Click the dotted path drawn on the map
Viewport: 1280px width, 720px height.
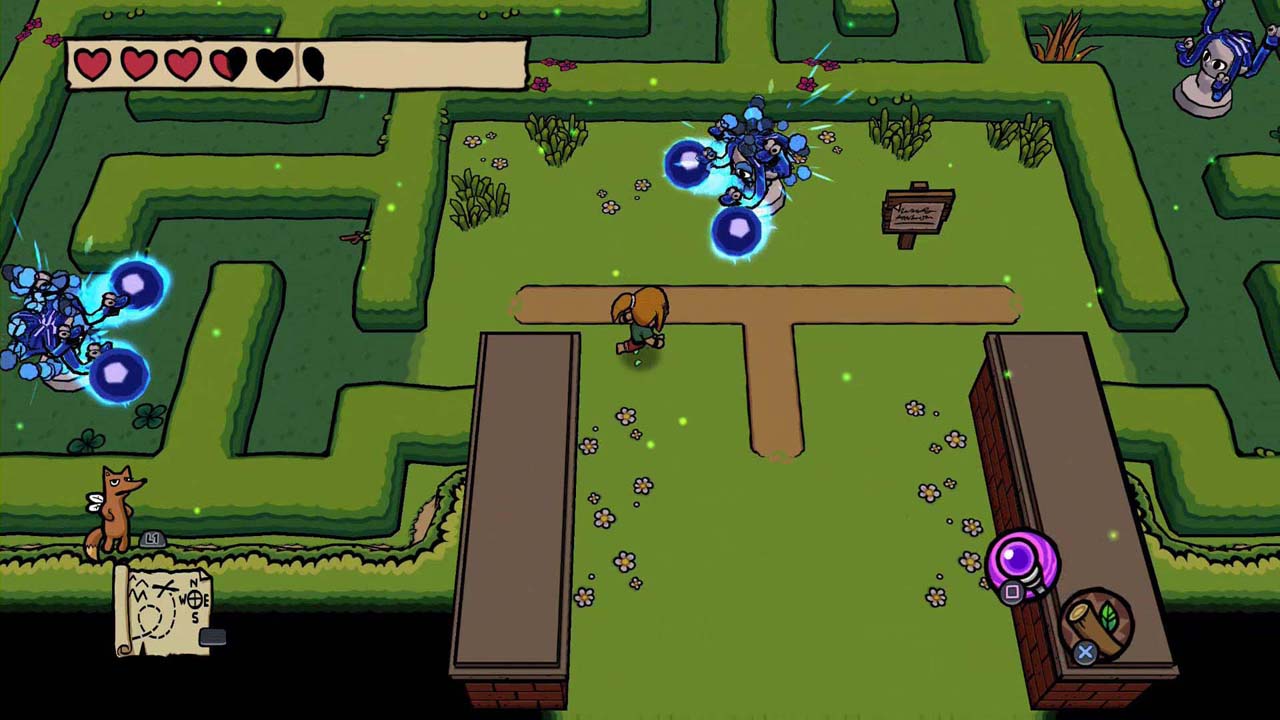click(152, 620)
